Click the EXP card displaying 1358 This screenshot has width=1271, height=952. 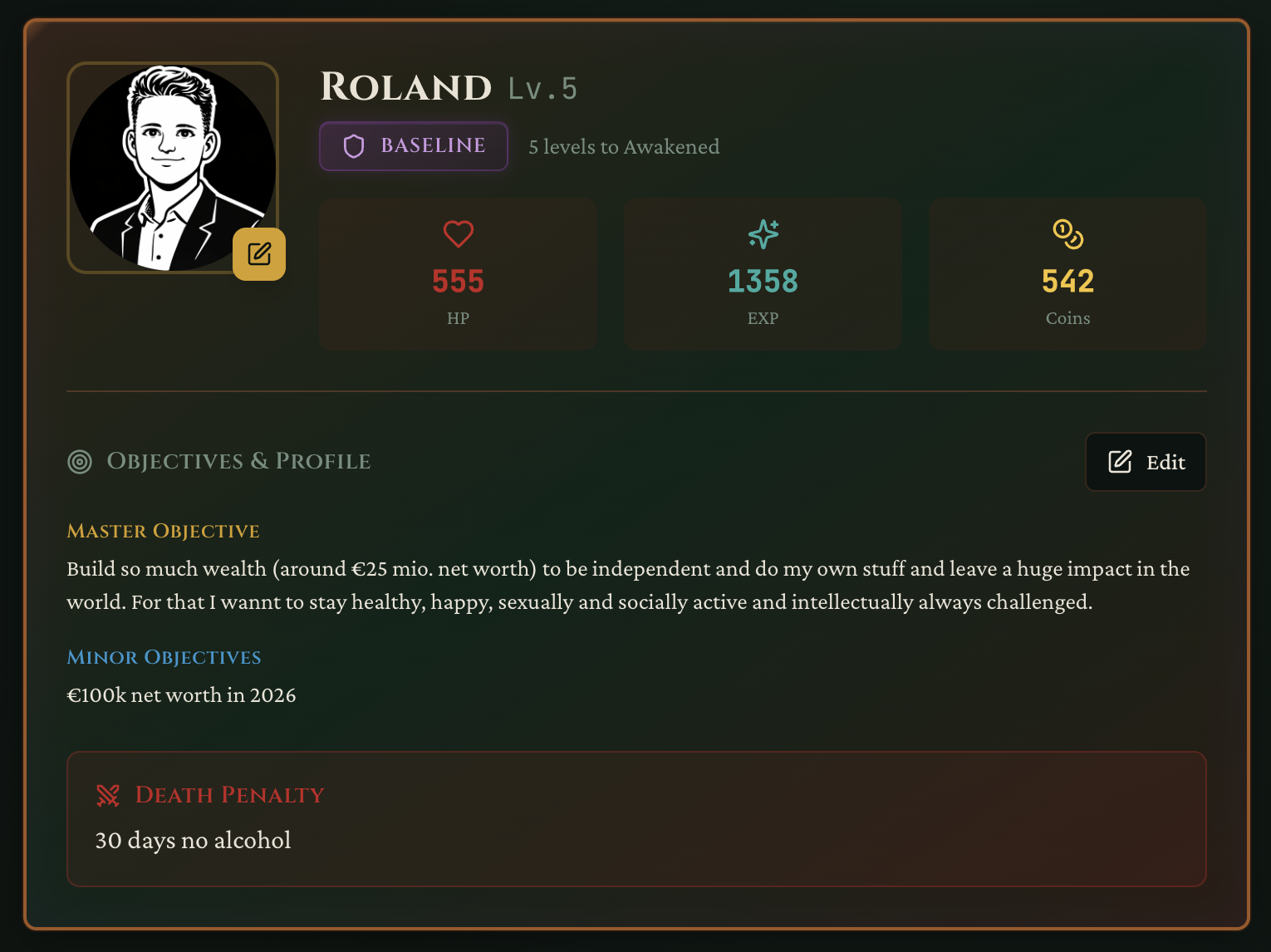(x=762, y=274)
